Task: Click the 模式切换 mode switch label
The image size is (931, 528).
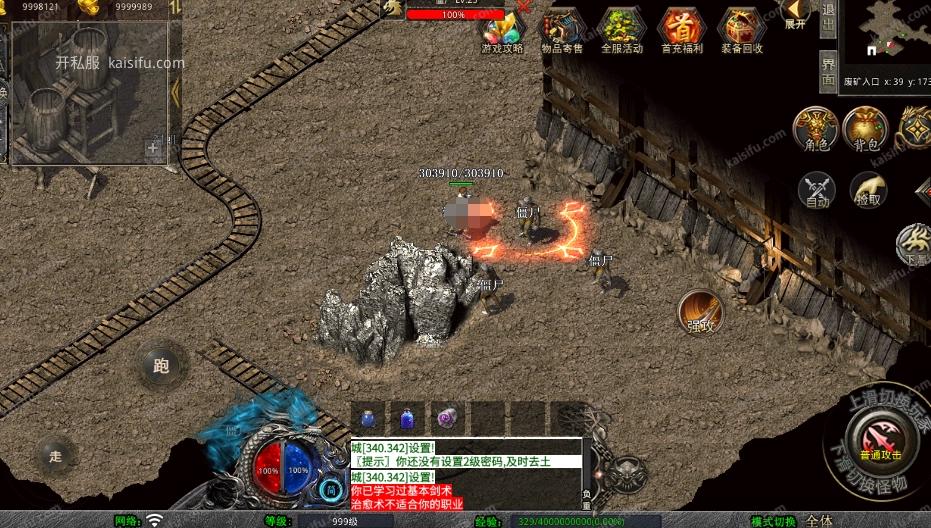Action: click(x=775, y=521)
